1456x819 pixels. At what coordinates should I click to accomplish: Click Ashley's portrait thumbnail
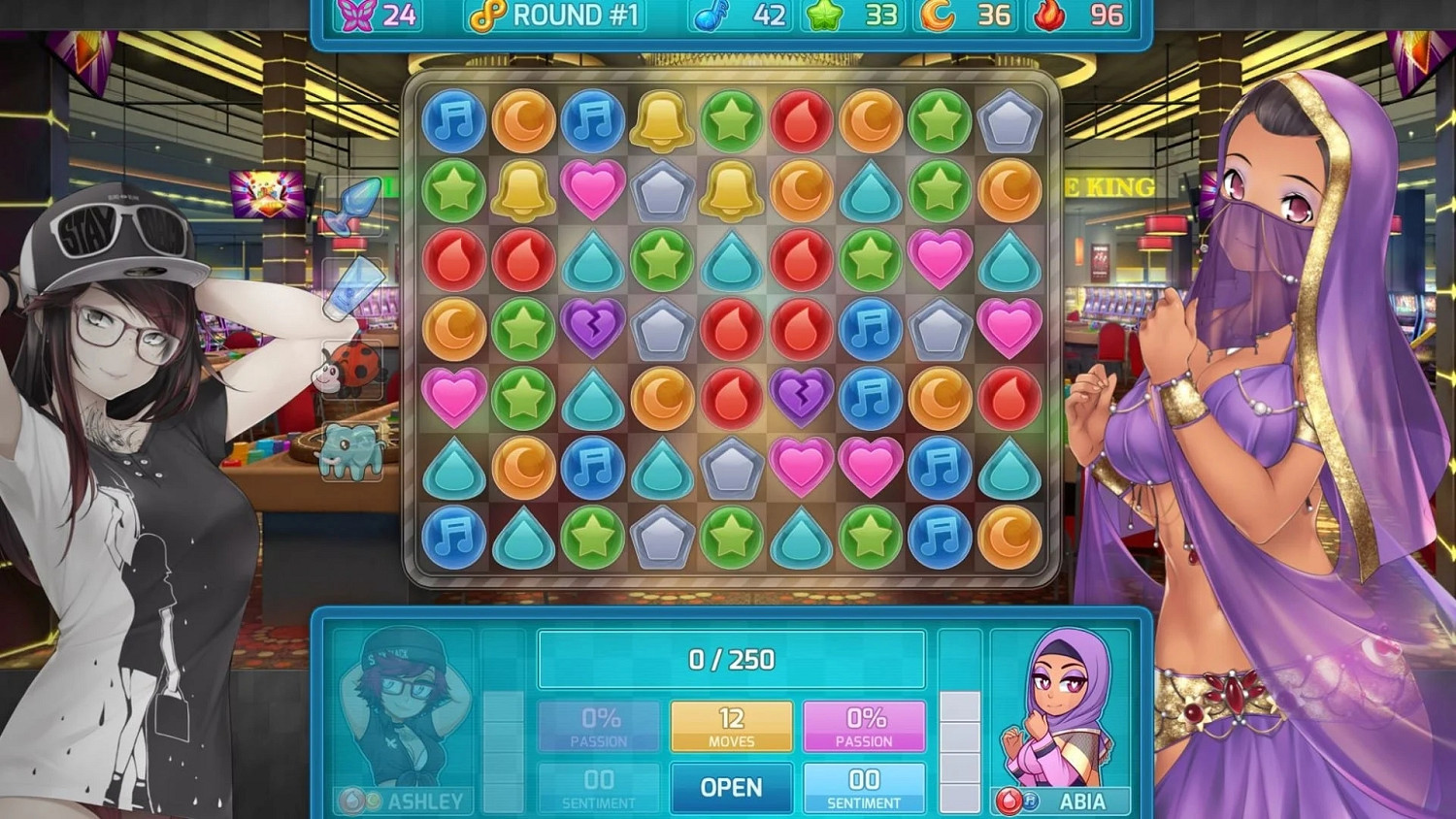click(408, 713)
